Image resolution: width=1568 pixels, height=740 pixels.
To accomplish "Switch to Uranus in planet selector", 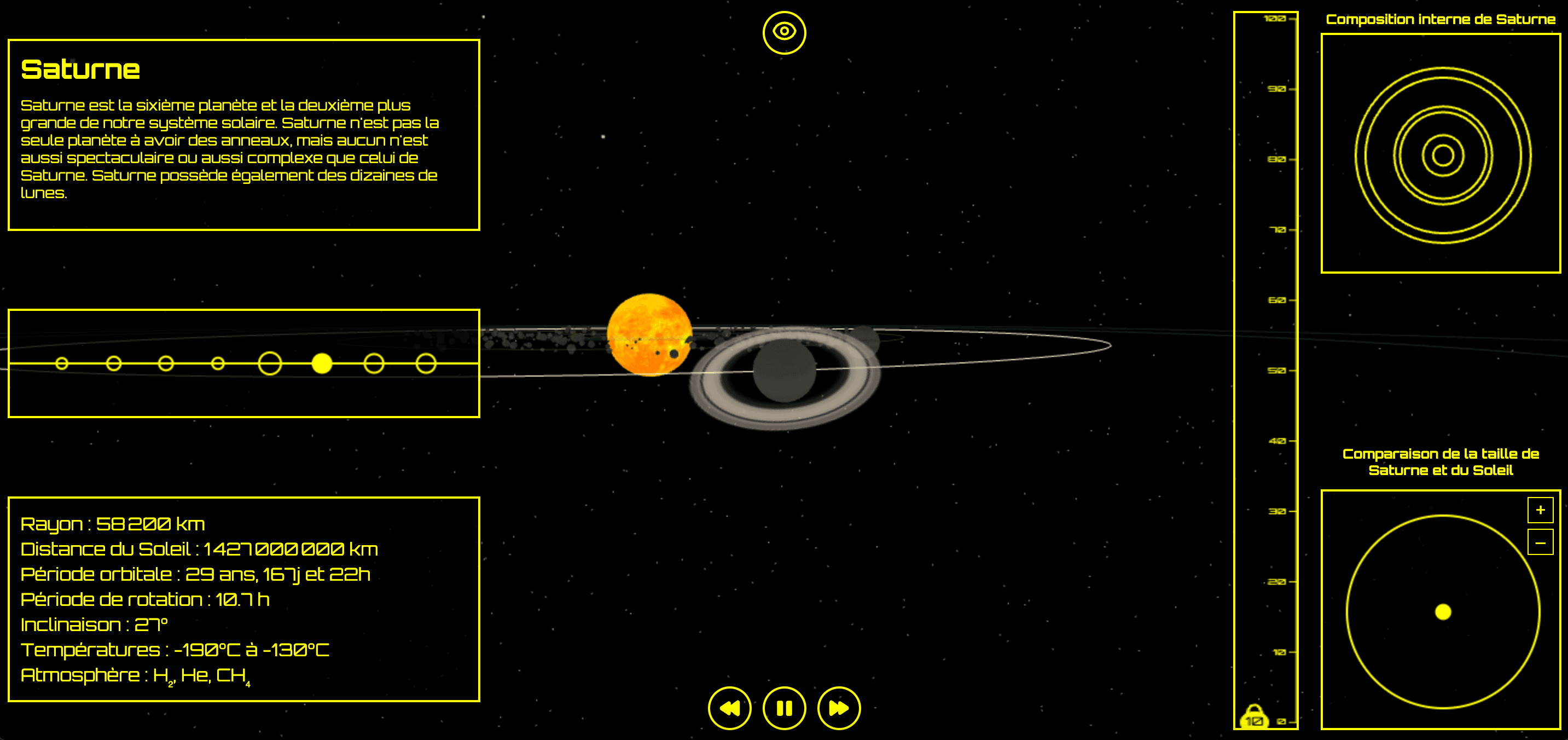I will coord(374,363).
